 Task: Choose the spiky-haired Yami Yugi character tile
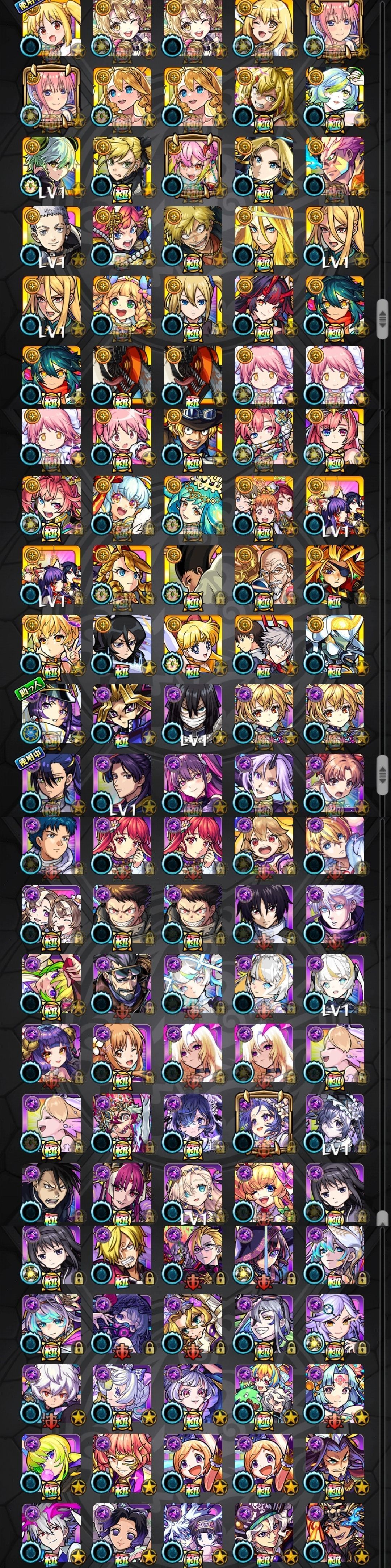(122, 715)
